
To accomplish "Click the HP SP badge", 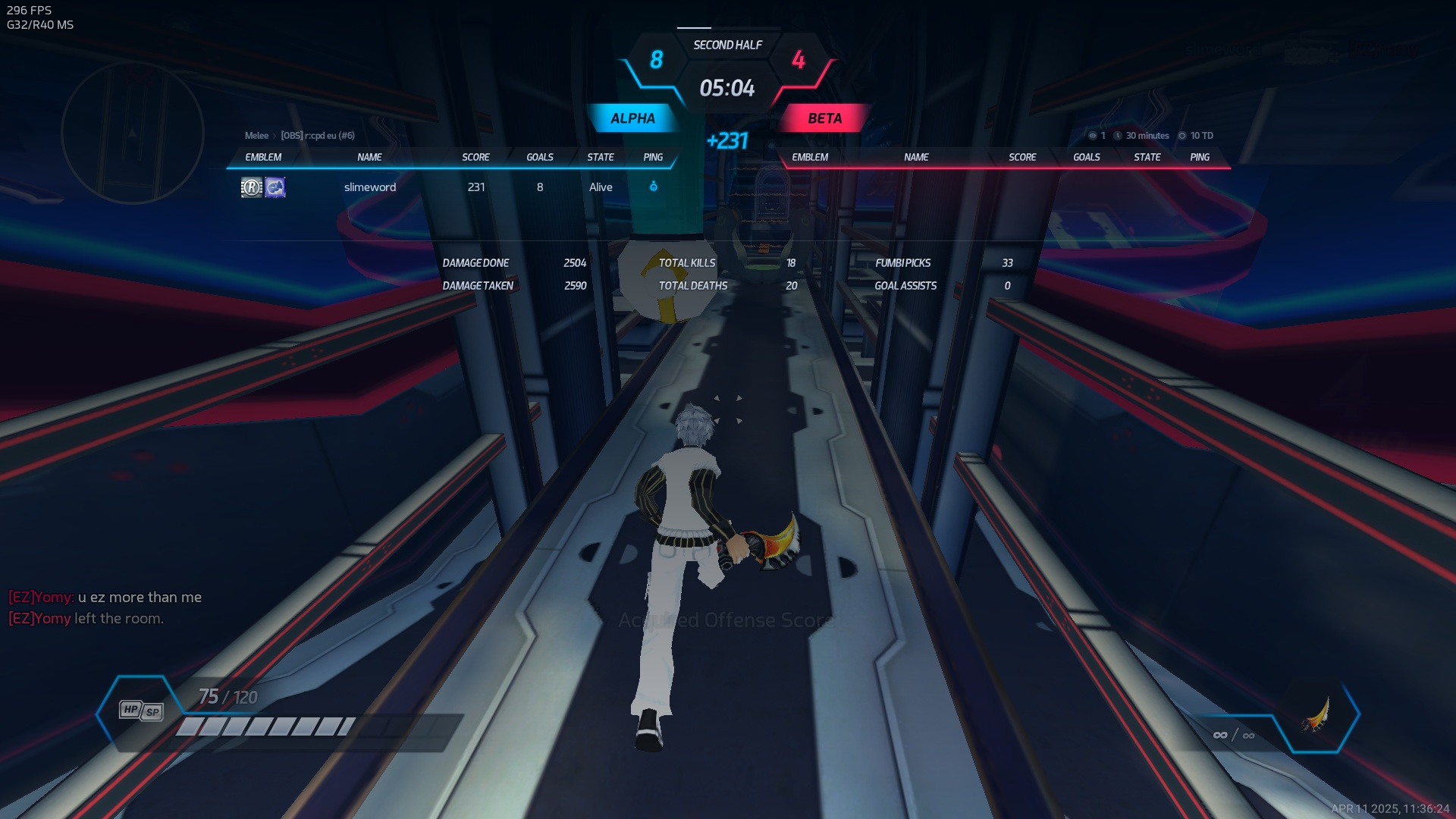I will 141,711.
